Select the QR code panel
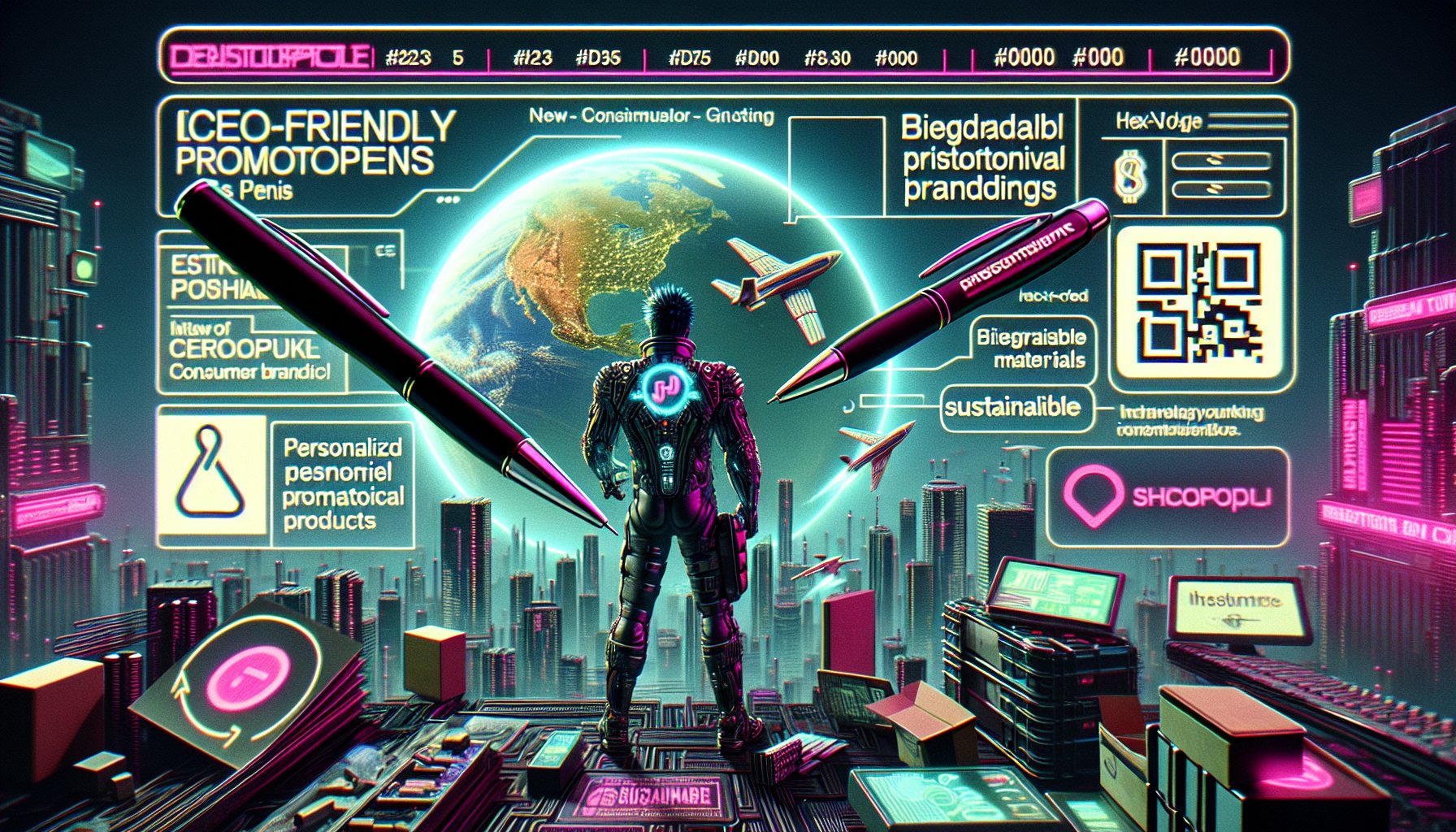Image resolution: width=1456 pixels, height=832 pixels. pos(1198,304)
